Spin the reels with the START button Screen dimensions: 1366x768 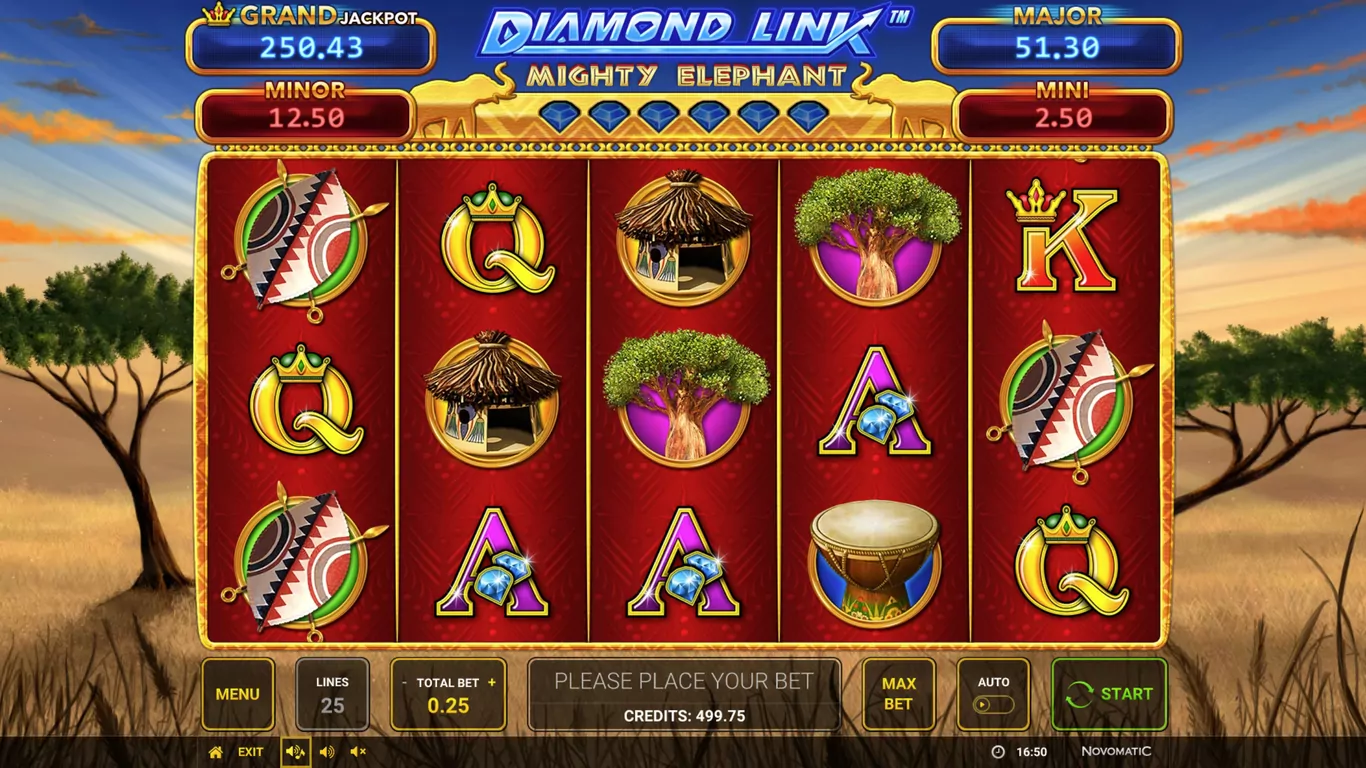[1109, 694]
